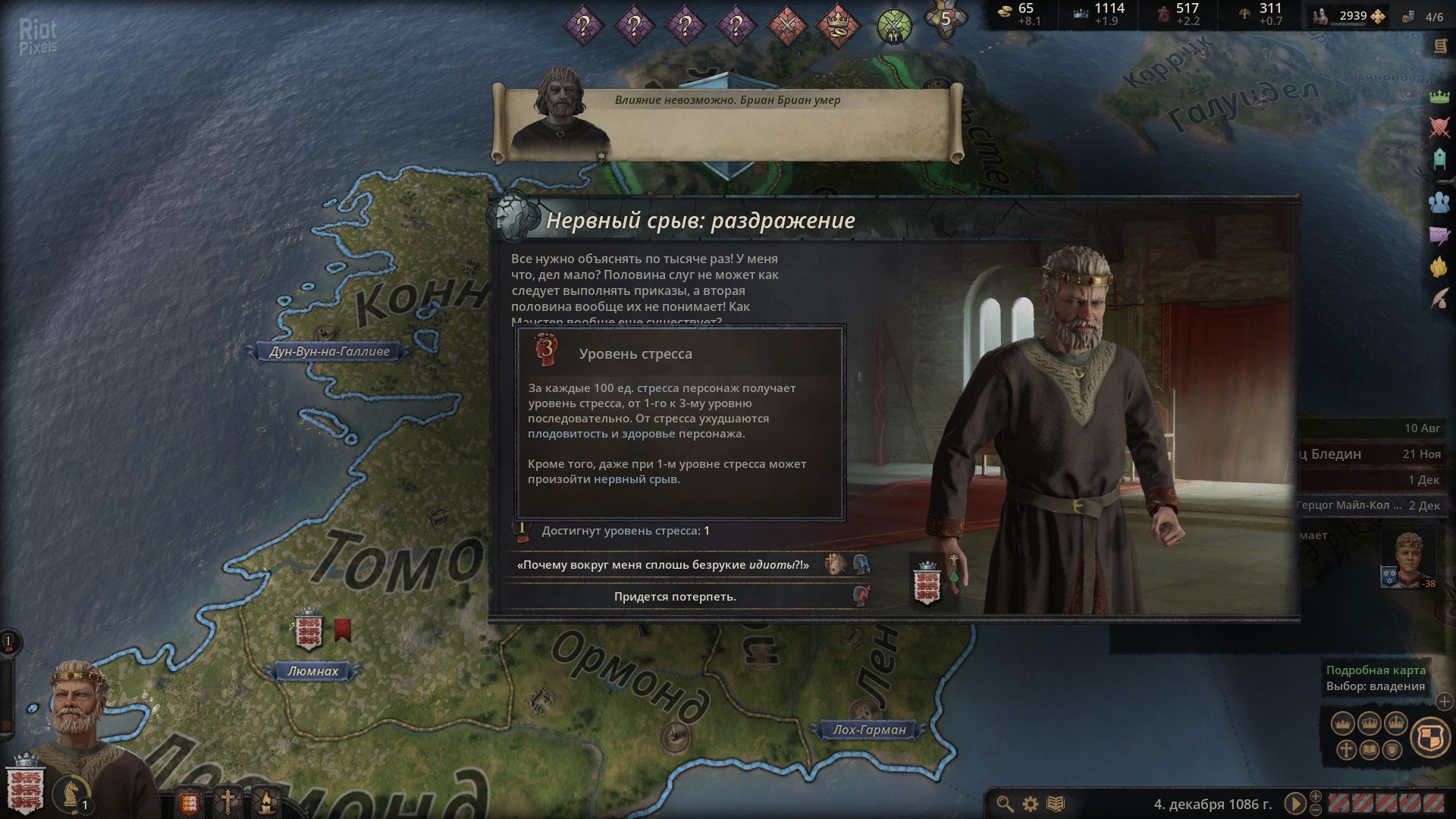This screenshot has height=819, width=1456.
Task: Decrease game speed with the minus stepper
Action: [1316, 810]
